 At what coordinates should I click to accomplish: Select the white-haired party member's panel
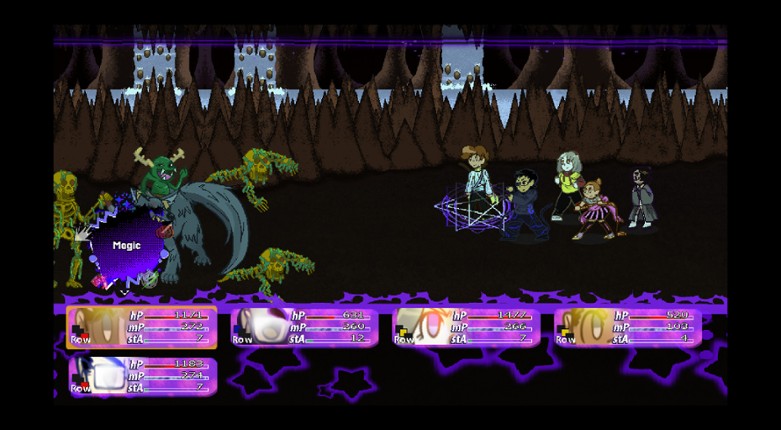304,326
